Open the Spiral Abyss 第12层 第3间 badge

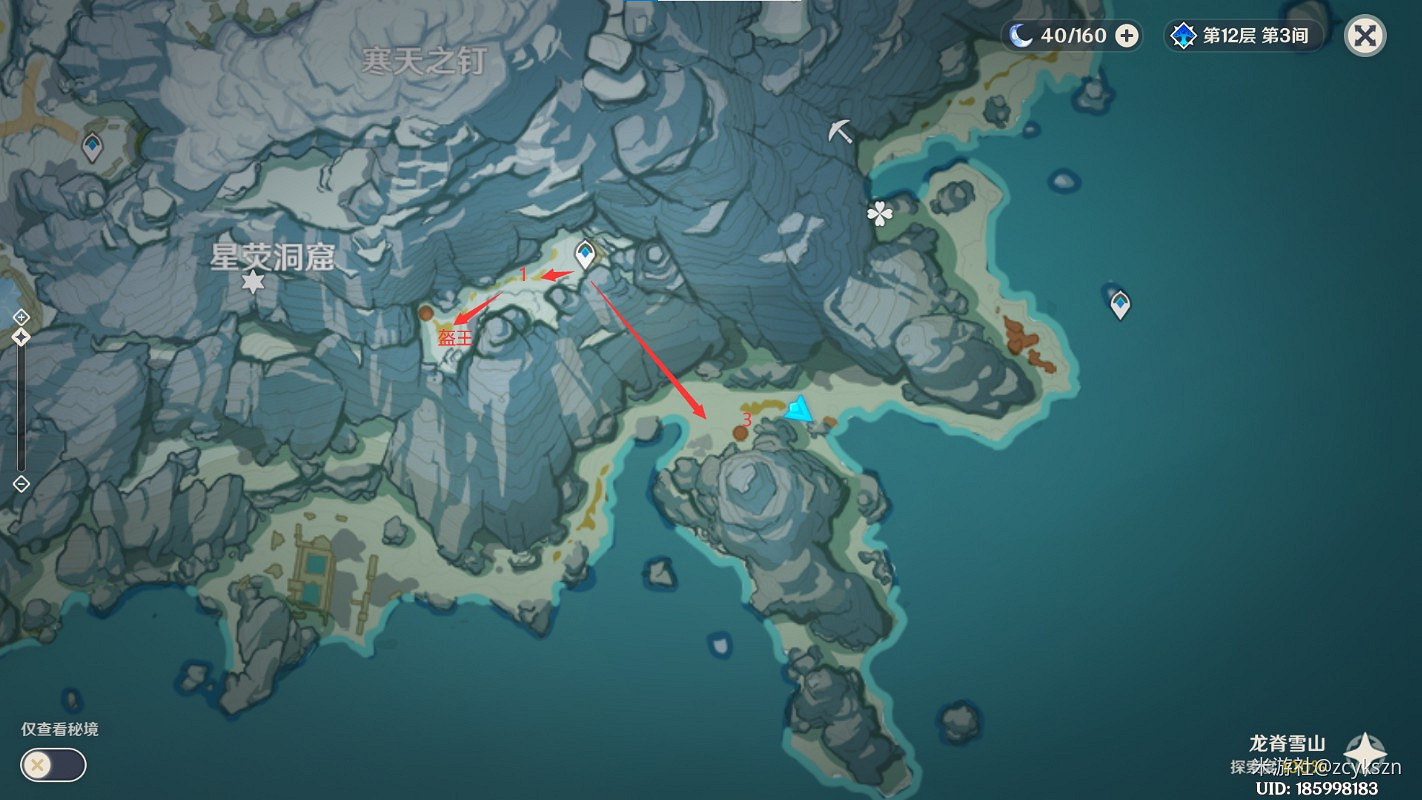[x=1243, y=35]
